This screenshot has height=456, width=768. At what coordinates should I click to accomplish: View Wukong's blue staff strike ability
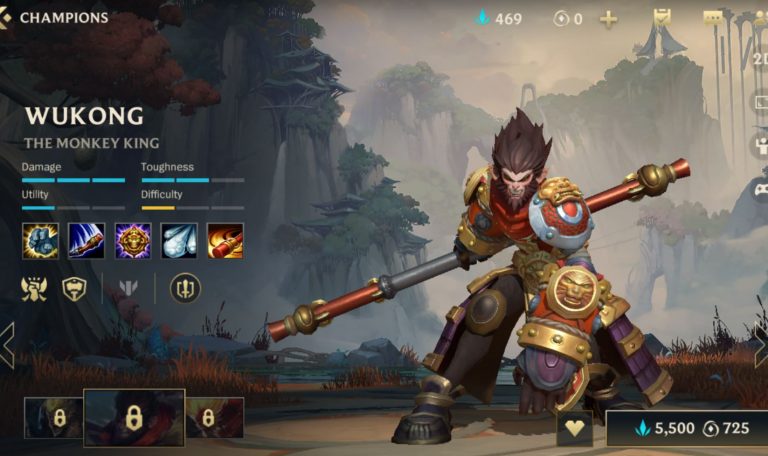pyautogui.click(x=86, y=240)
